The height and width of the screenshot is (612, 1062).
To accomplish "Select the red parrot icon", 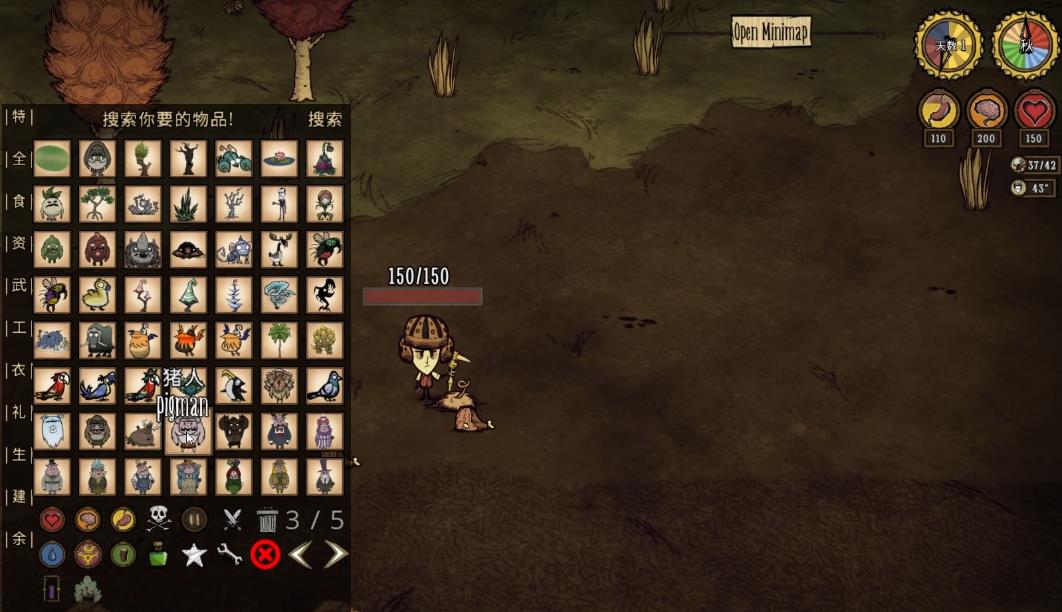I will pyautogui.click(x=52, y=386).
